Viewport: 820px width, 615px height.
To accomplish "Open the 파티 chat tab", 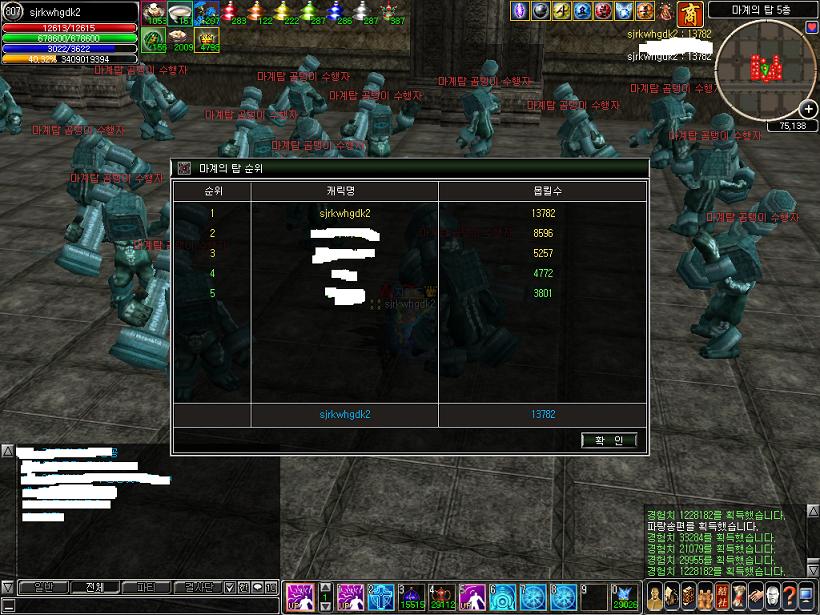I will pos(146,587).
